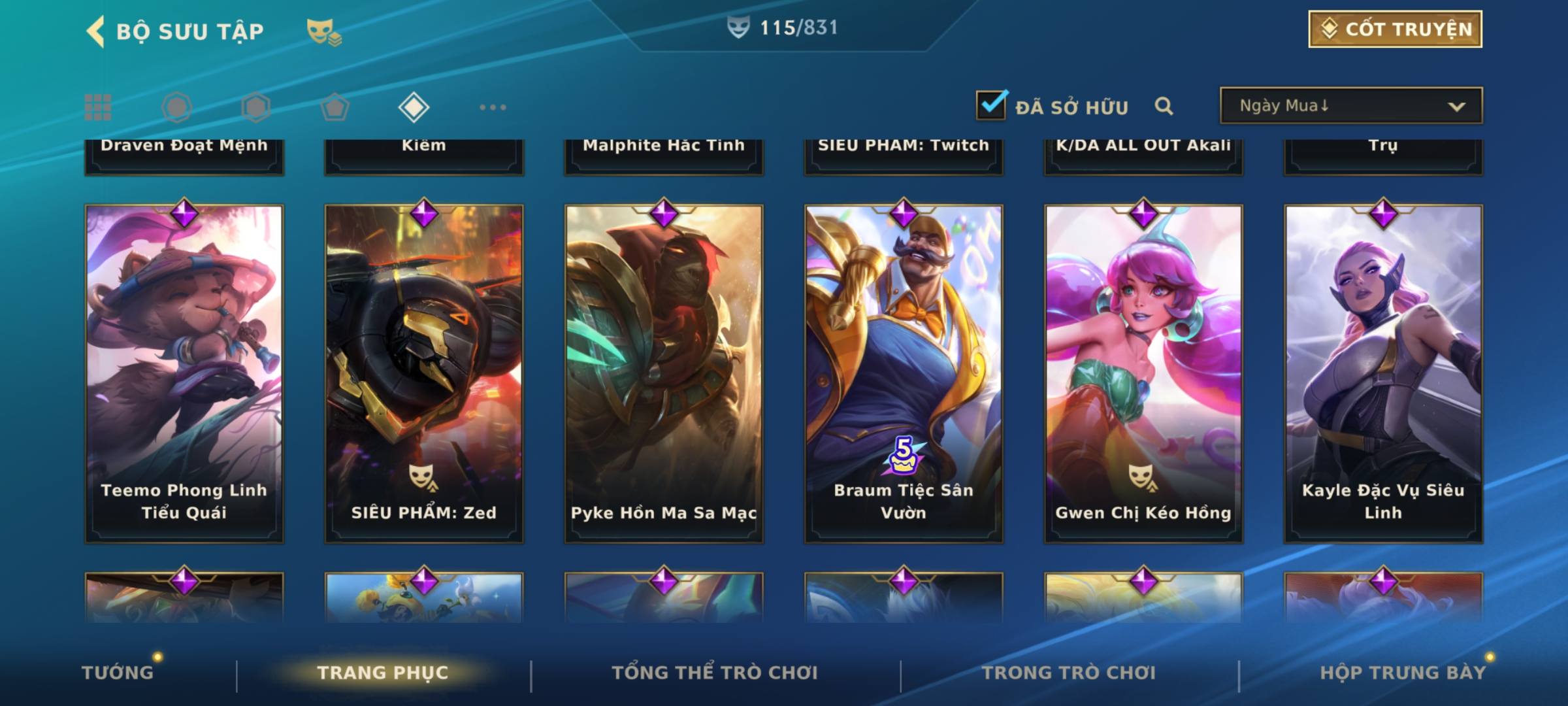Open the Trong Trò Chơi tab
The width and height of the screenshot is (1568, 706).
click(1069, 672)
